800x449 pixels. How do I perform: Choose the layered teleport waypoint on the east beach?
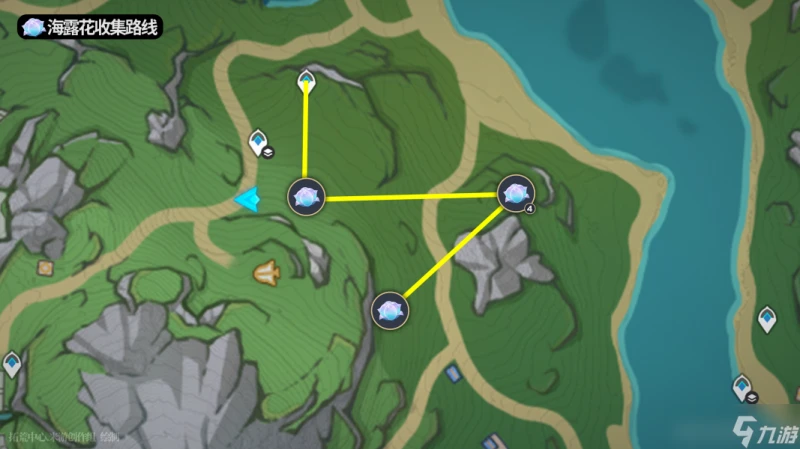click(743, 386)
